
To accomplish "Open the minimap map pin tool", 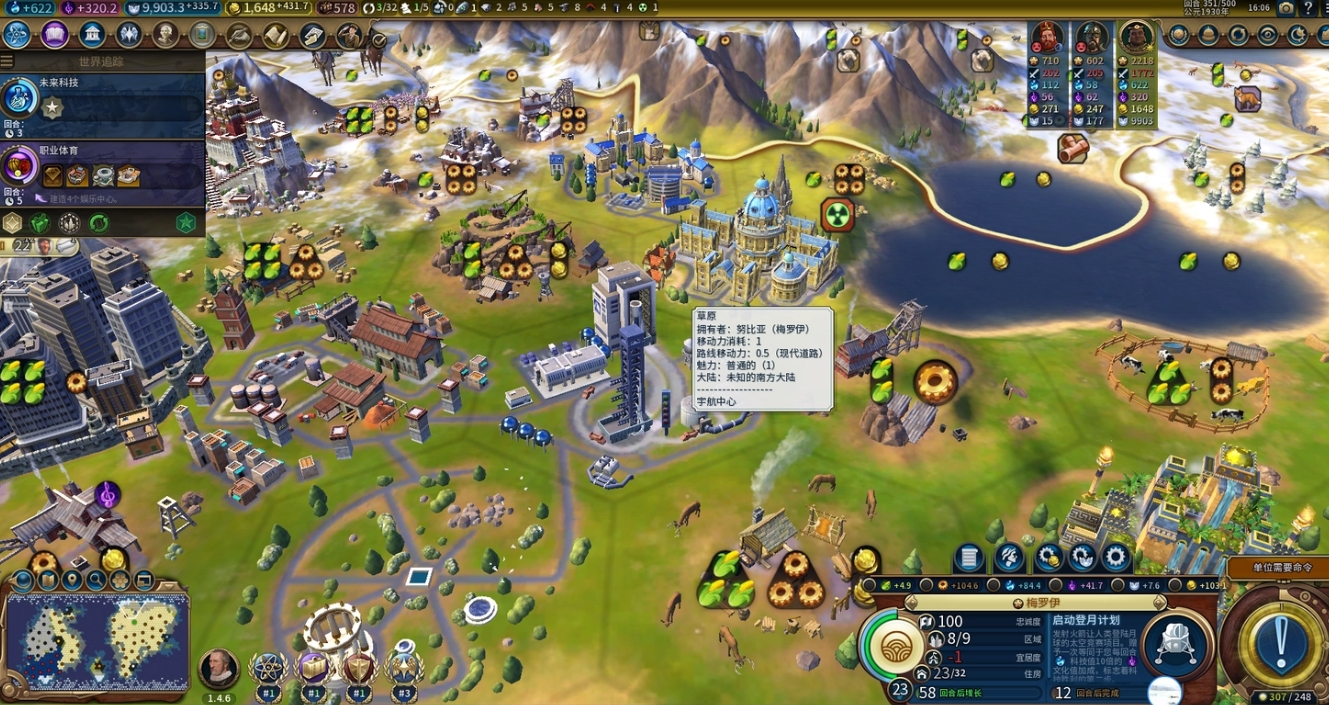I will [x=72, y=580].
